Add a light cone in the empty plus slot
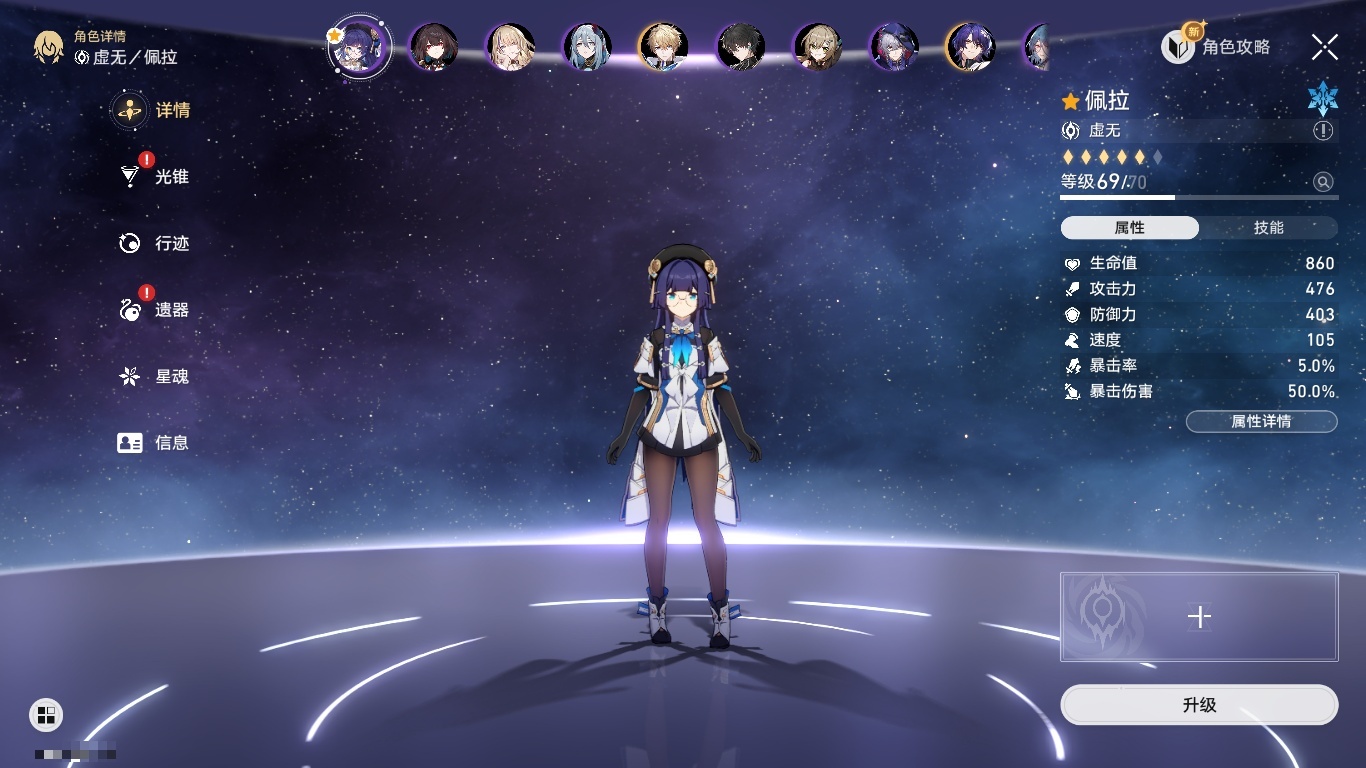1366x768 pixels. [x=1199, y=617]
